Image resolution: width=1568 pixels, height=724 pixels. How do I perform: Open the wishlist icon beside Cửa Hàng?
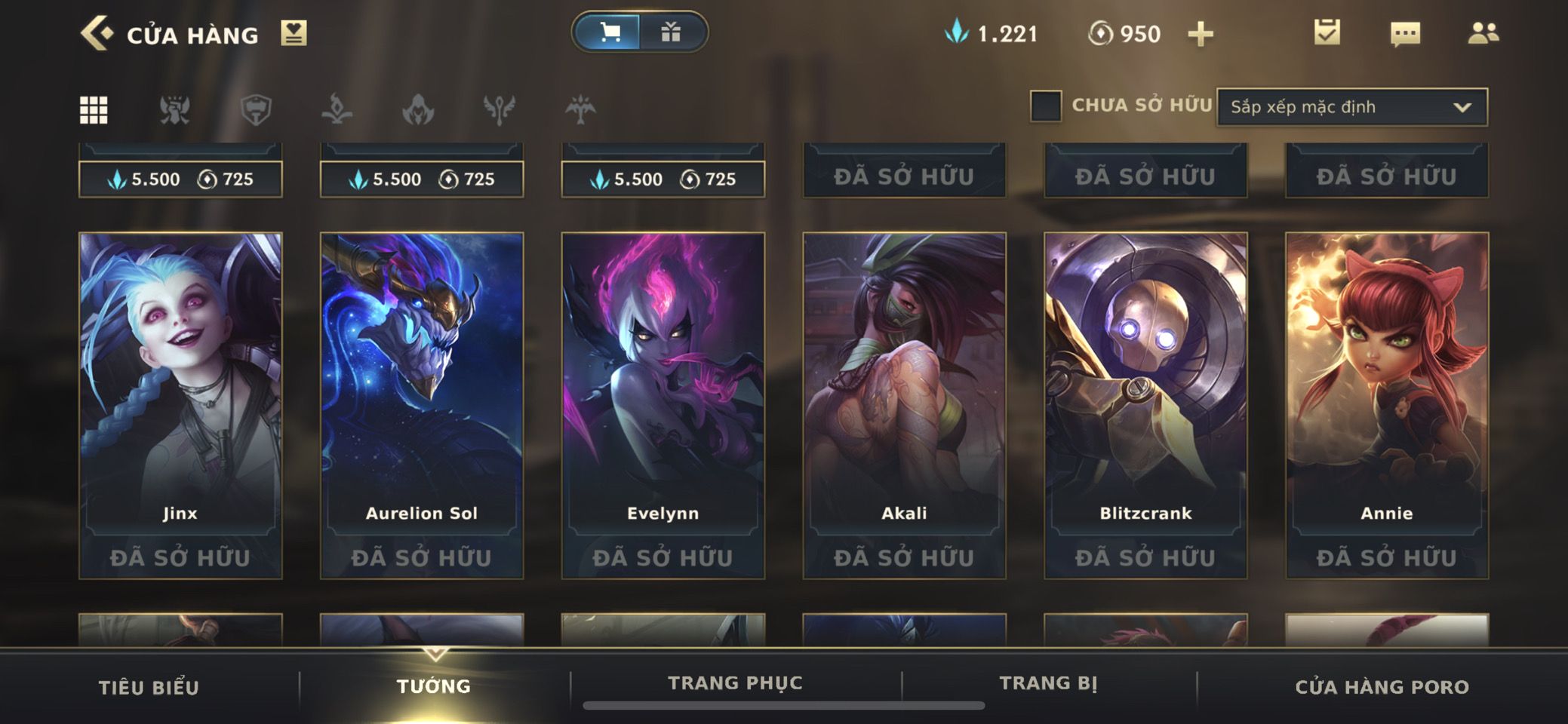point(294,34)
